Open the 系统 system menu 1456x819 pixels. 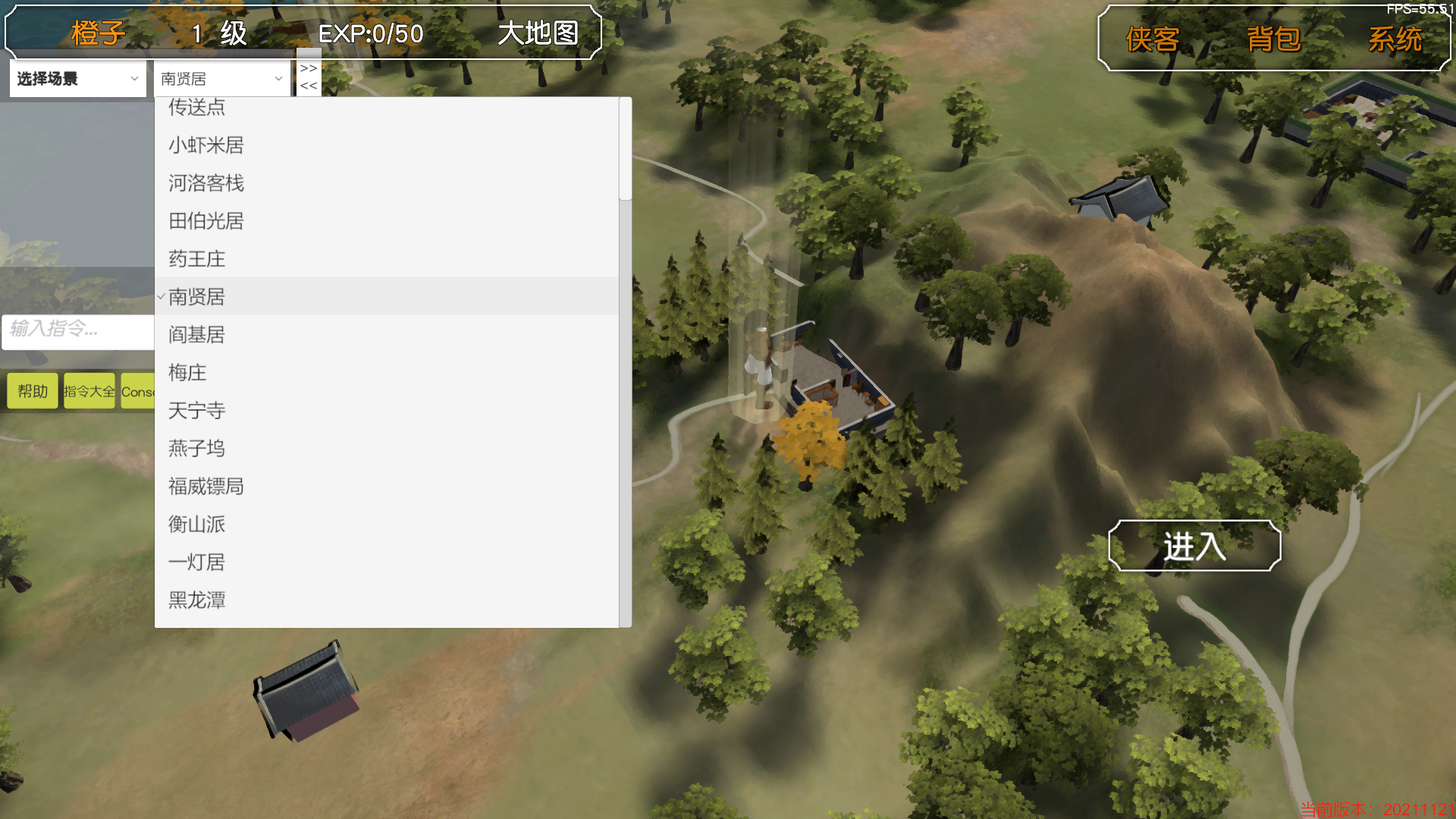click(1395, 39)
